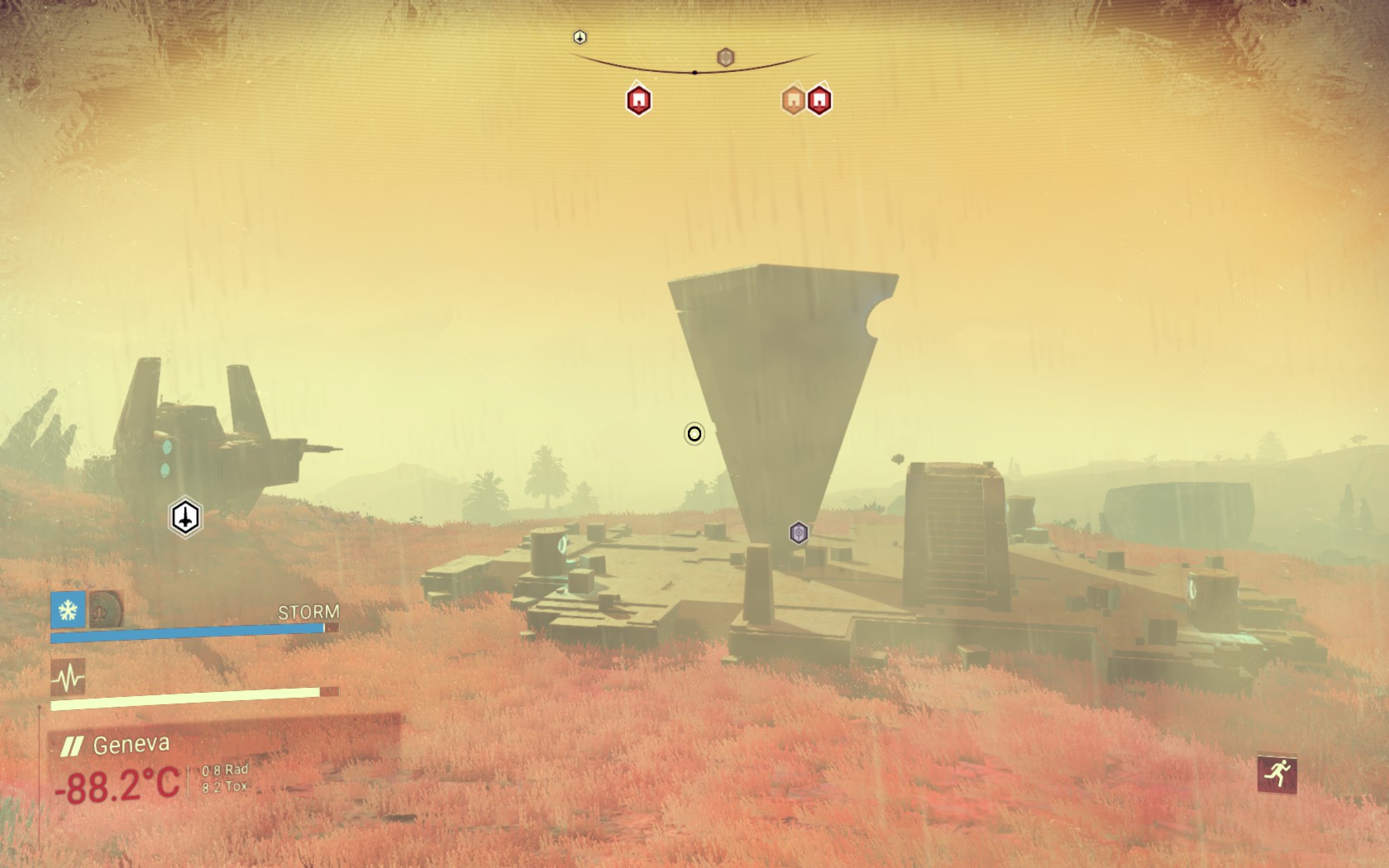
Task: Select the orange shelter marker under the compass
Action: pyautogui.click(x=794, y=100)
